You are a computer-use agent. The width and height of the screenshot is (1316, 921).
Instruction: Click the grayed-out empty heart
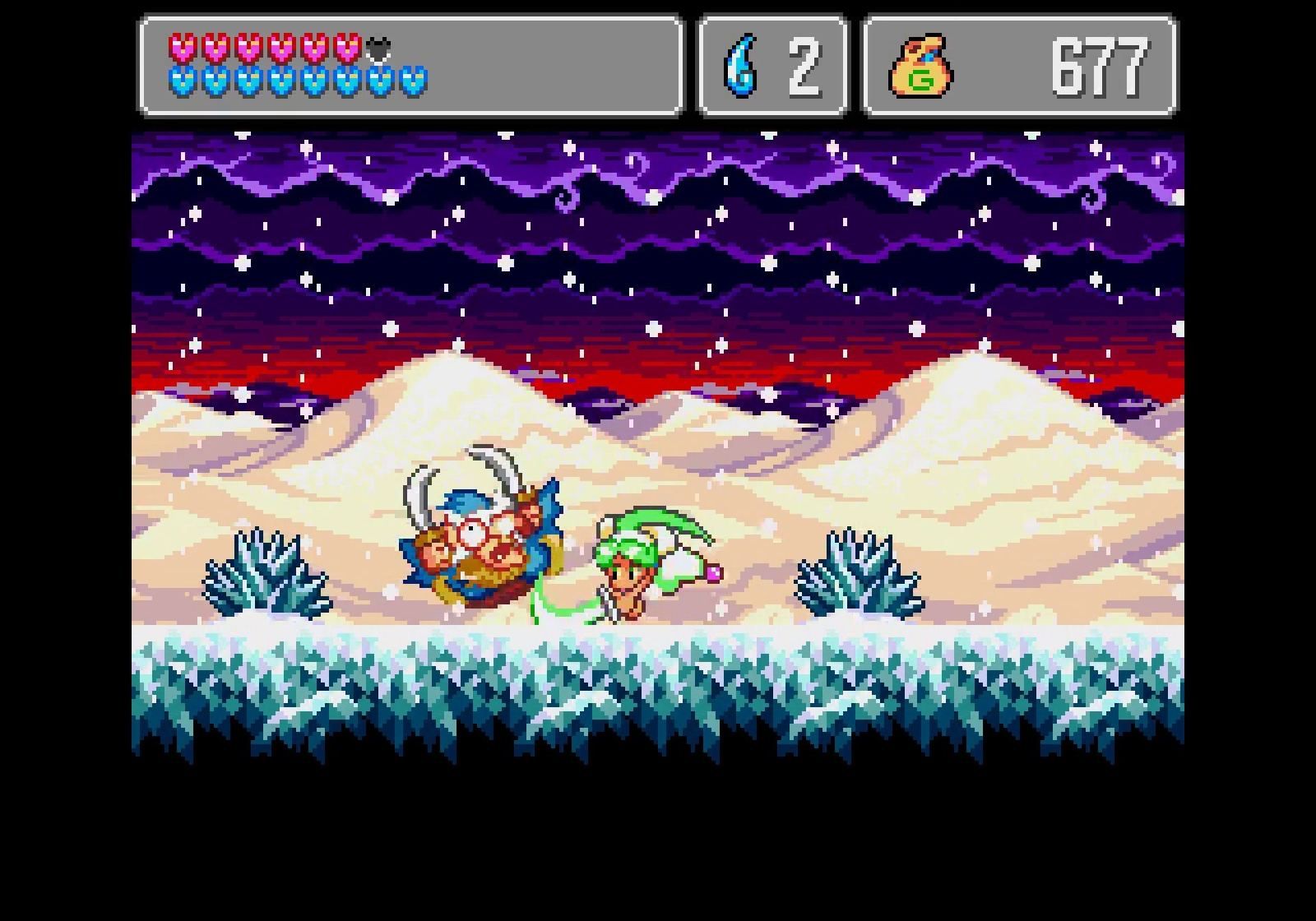click(x=377, y=48)
